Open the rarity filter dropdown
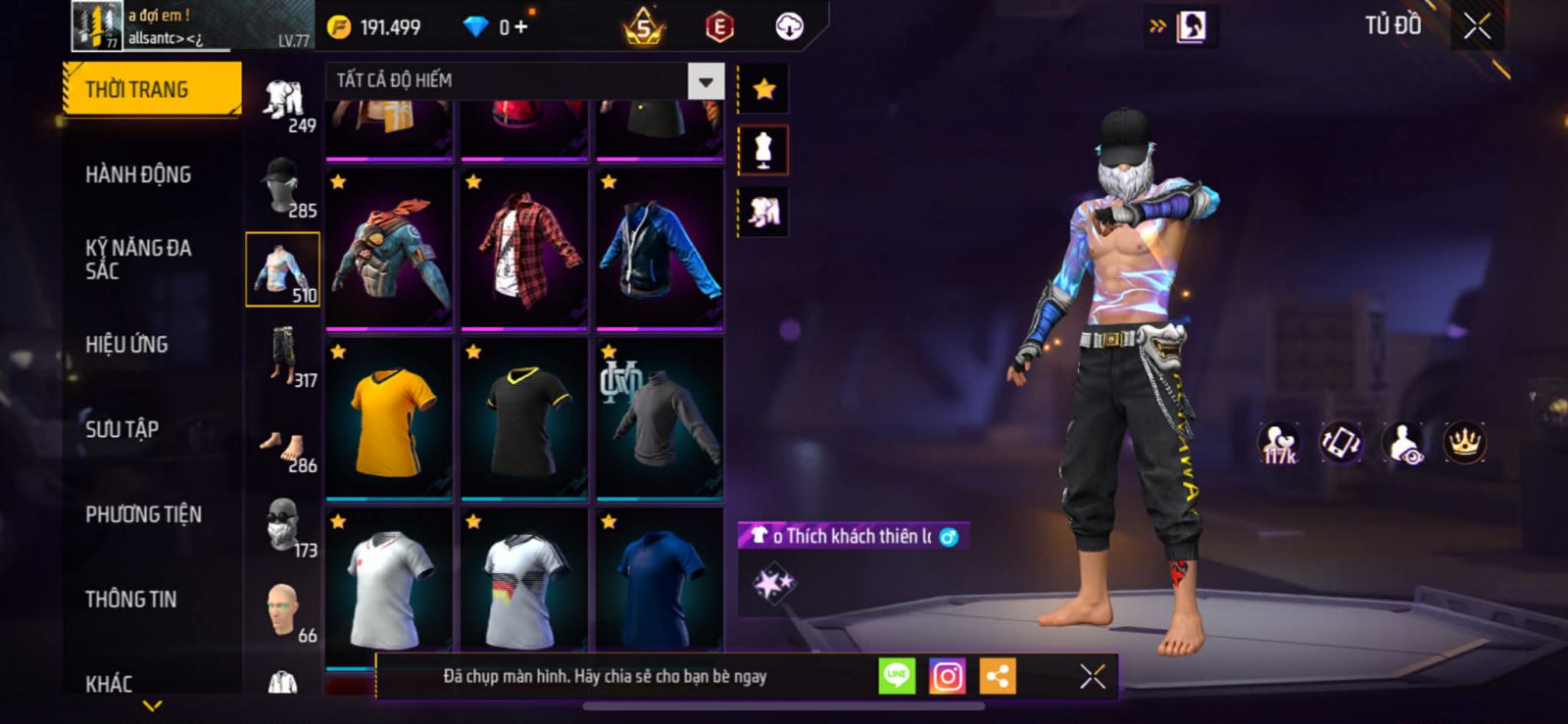Viewport: 1568px width, 724px height. pyautogui.click(x=706, y=81)
